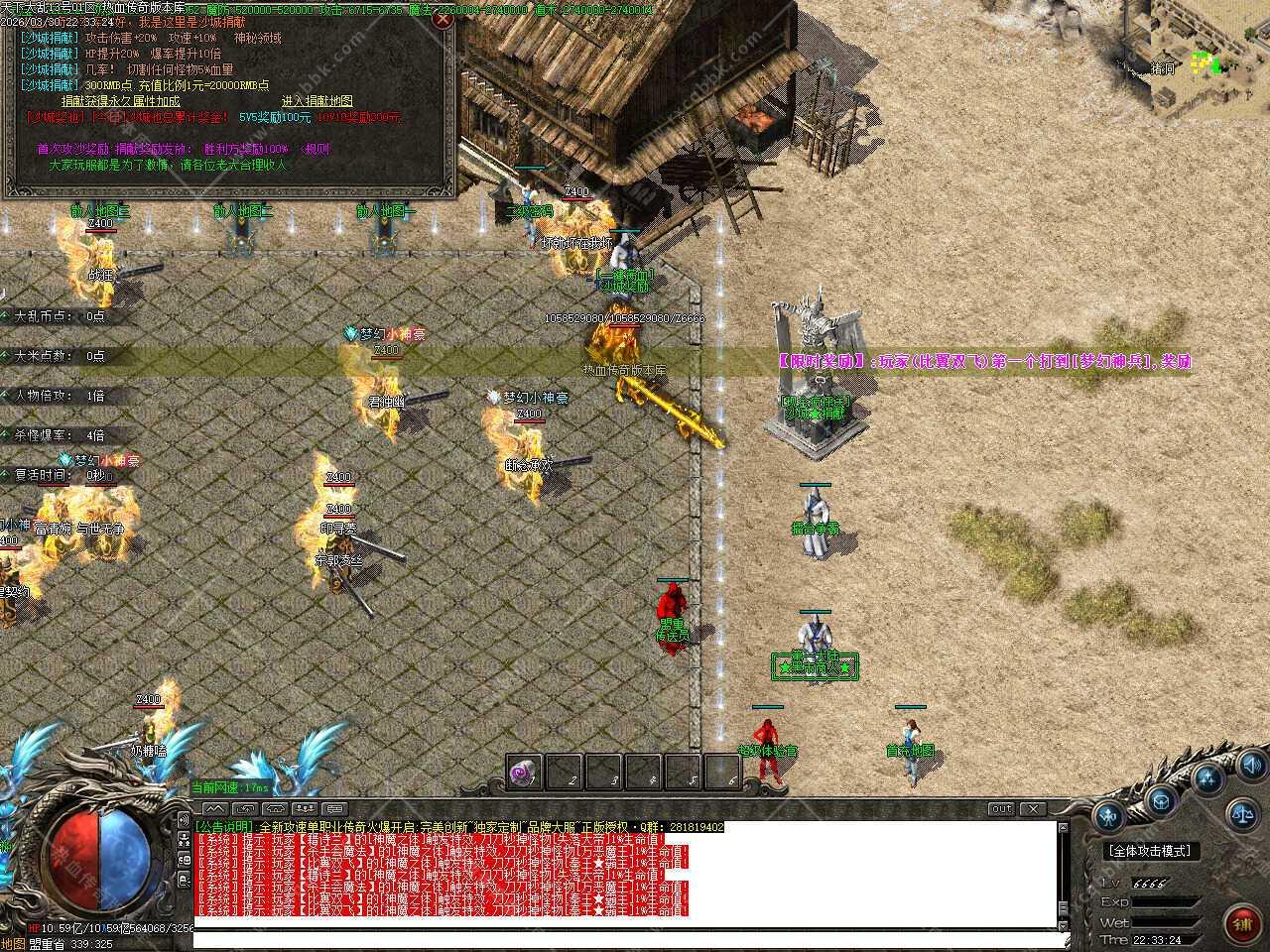
Task: Click the 地图 map label at bottom
Action: [13, 944]
